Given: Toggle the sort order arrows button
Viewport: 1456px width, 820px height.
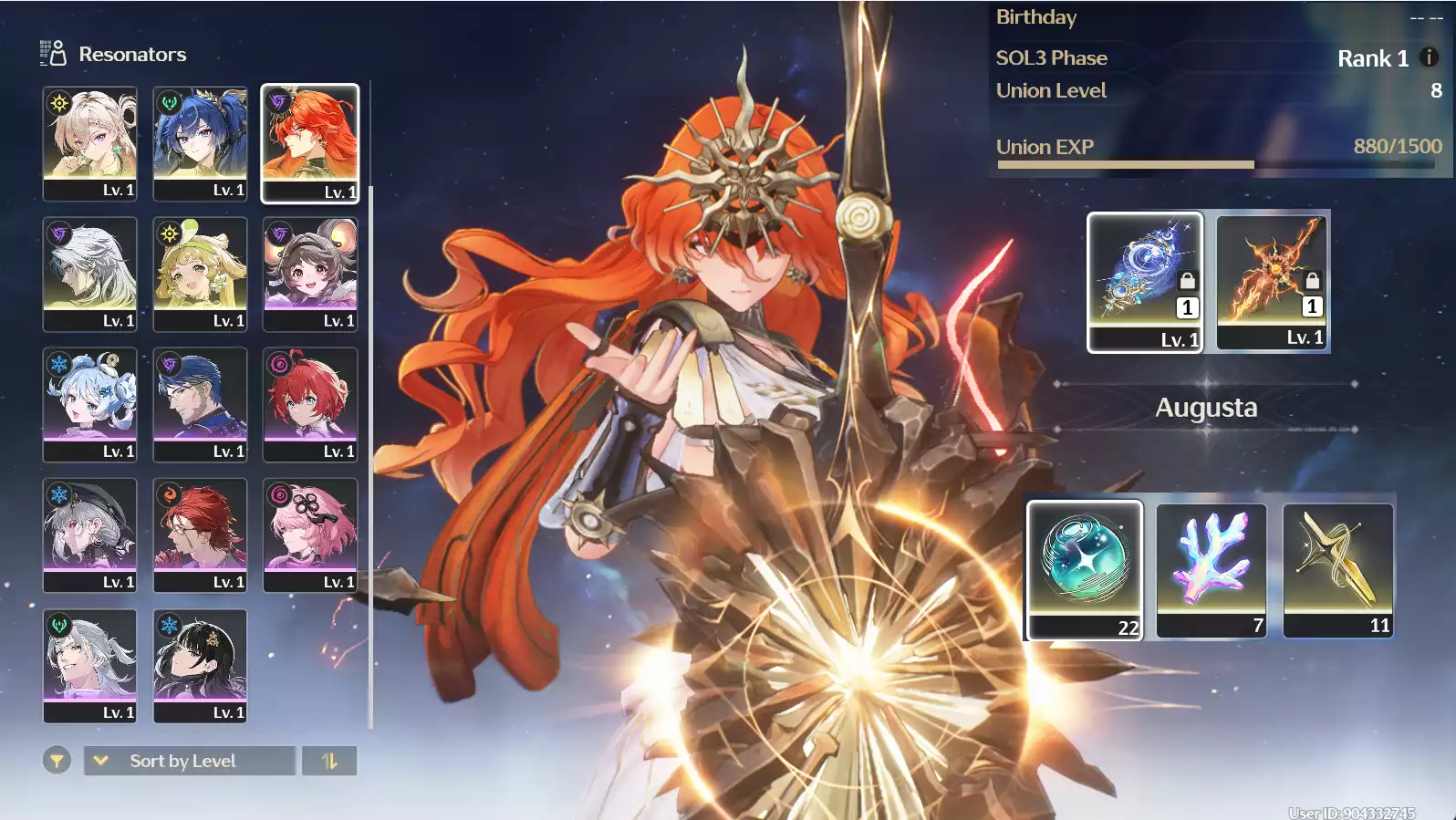Looking at the screenshot, I should pos(329,761).
